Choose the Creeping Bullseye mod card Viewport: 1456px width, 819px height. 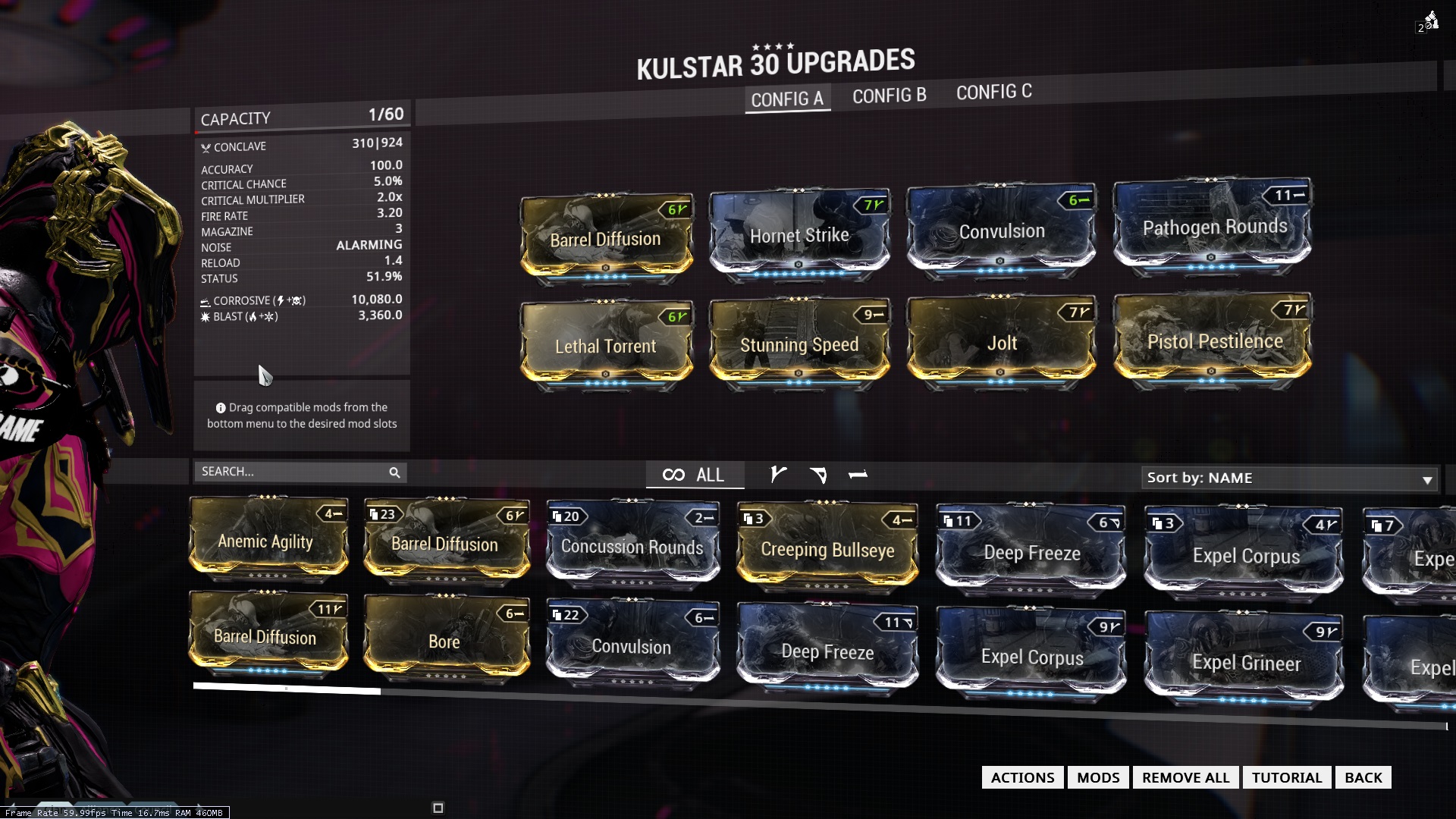click(x=827, y=550)
